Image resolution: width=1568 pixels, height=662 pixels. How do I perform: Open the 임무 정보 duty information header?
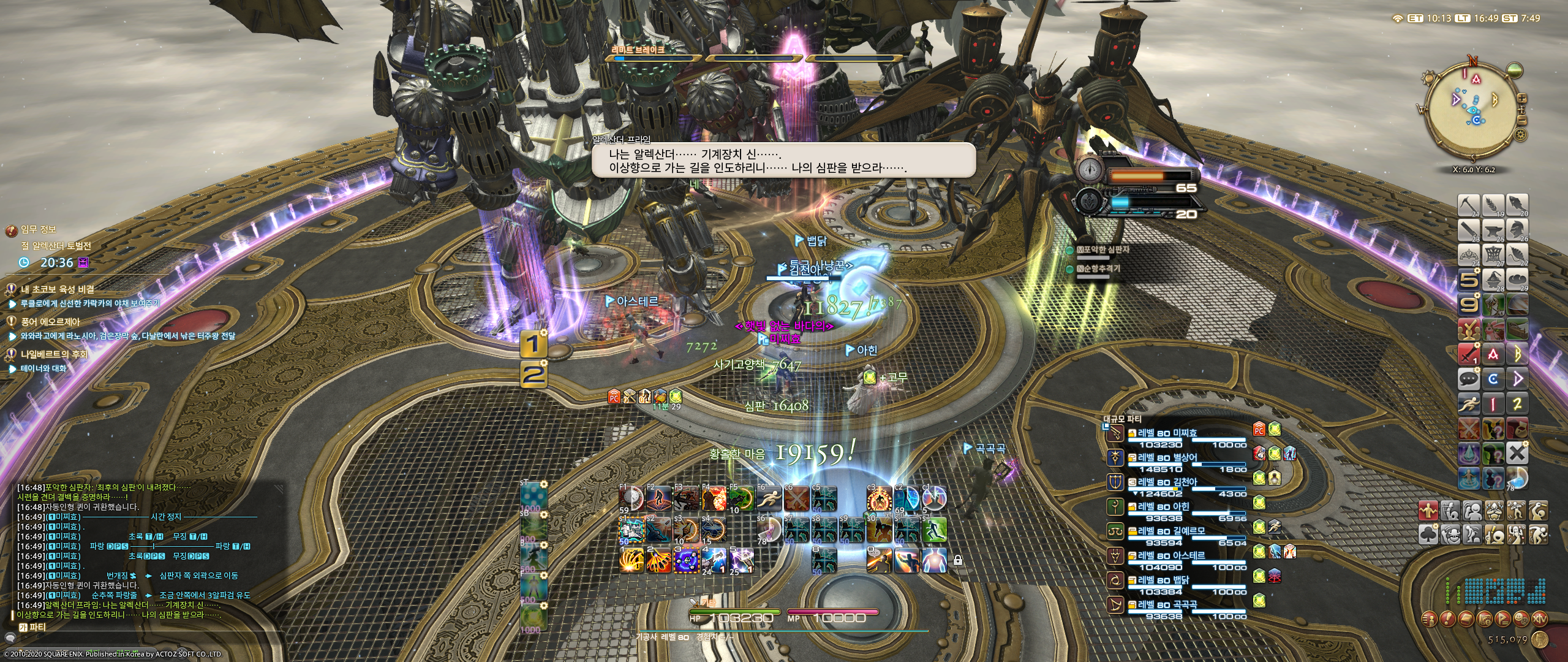(x=38, y=230)
